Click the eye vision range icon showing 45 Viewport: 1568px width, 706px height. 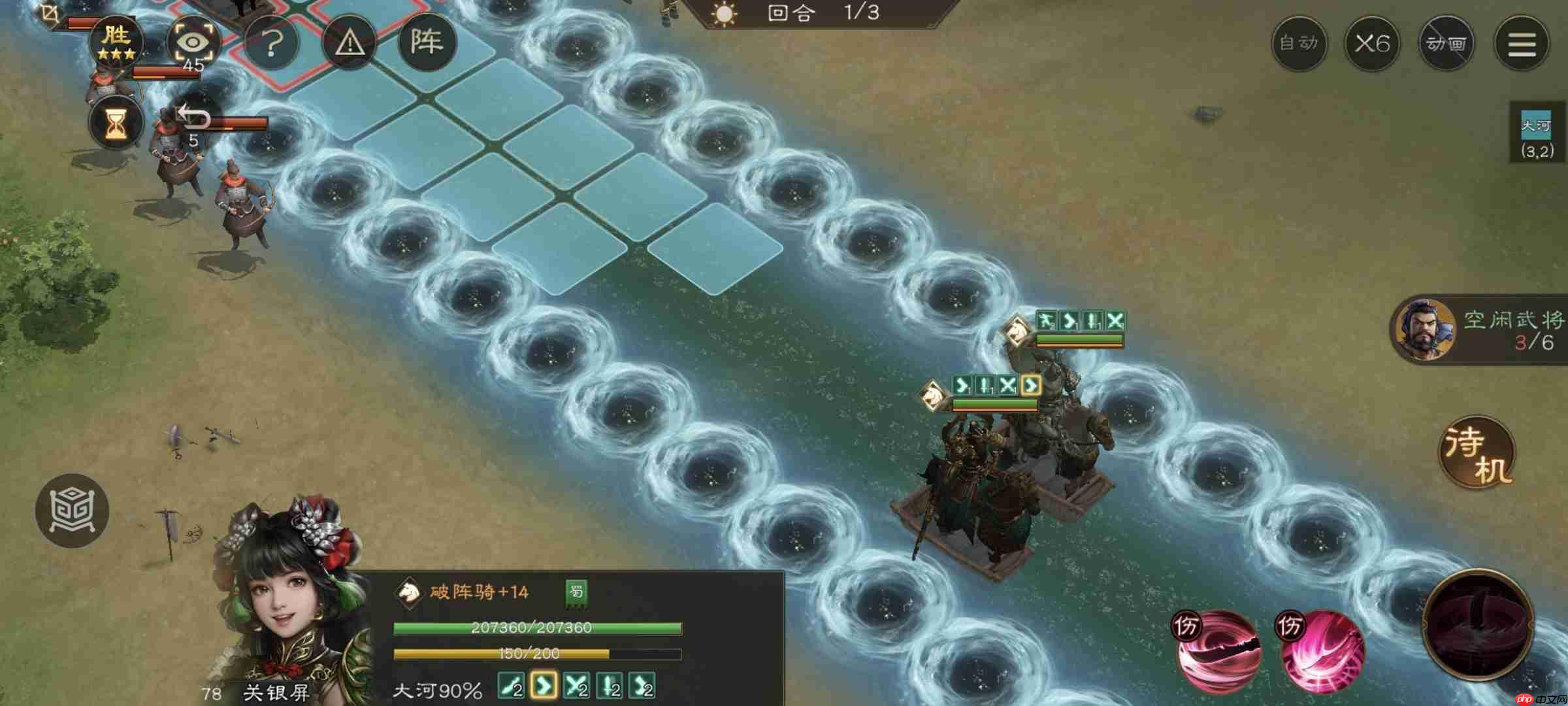click(195, 41)
